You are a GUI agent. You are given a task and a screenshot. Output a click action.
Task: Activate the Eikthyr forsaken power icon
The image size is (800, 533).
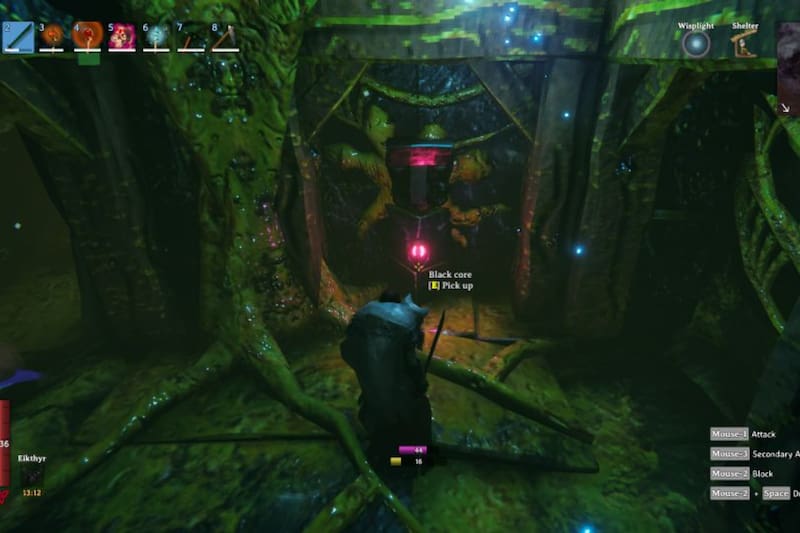[x=31, y=477]
